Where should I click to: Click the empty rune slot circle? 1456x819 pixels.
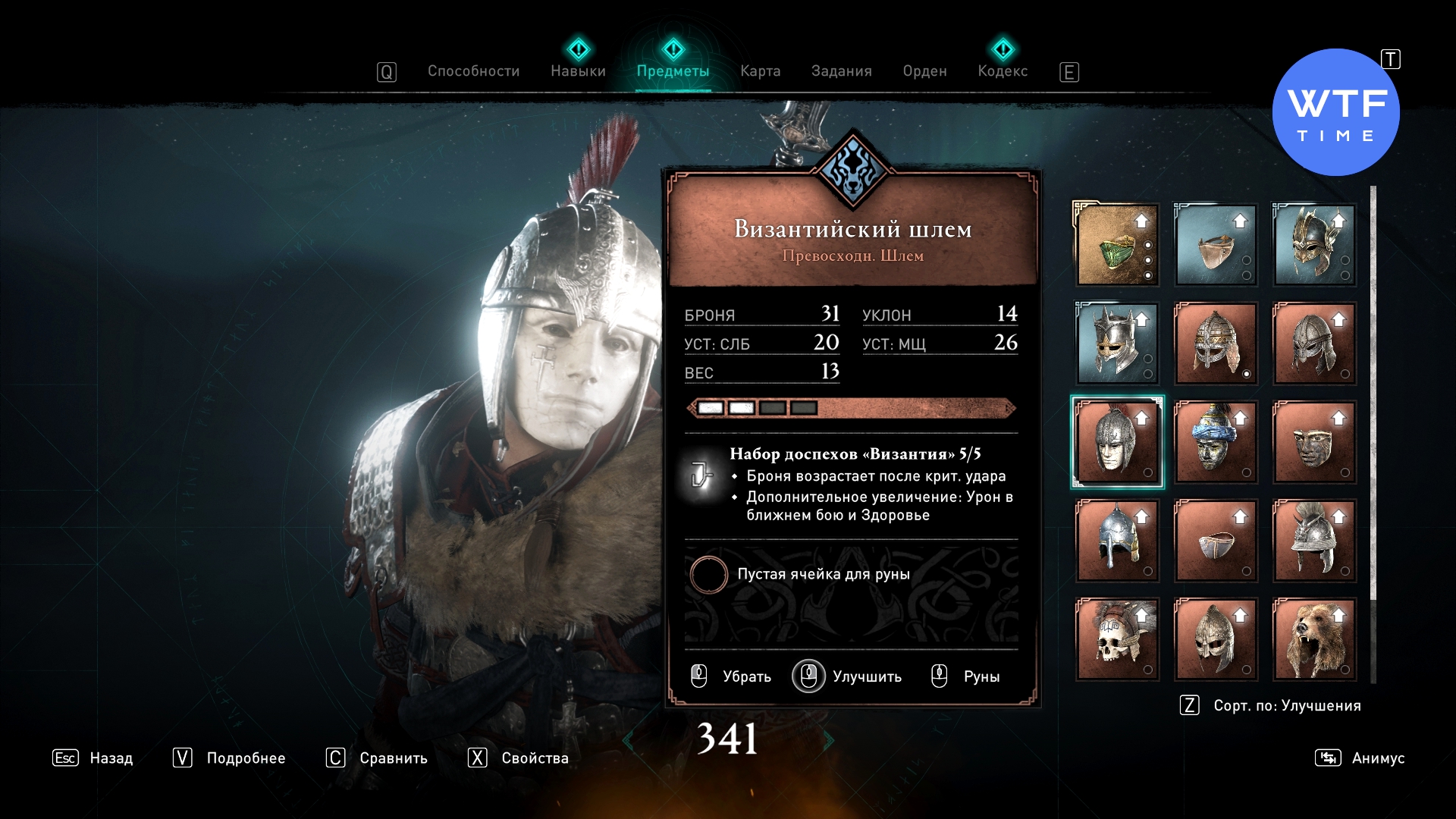click(708, 575)
